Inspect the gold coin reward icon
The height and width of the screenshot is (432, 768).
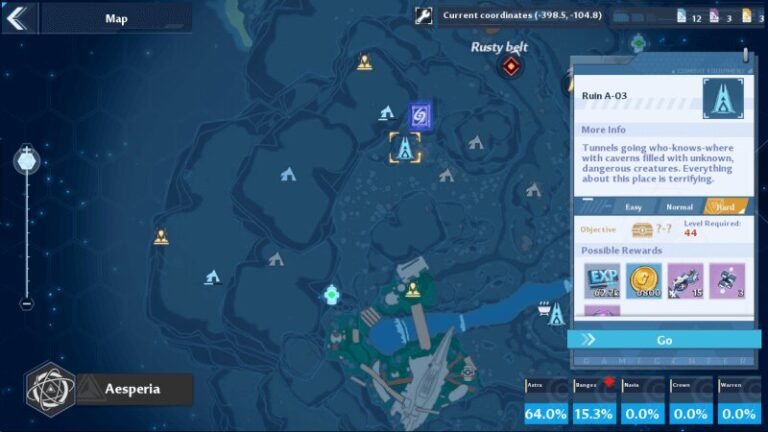(x=644, y=282)
